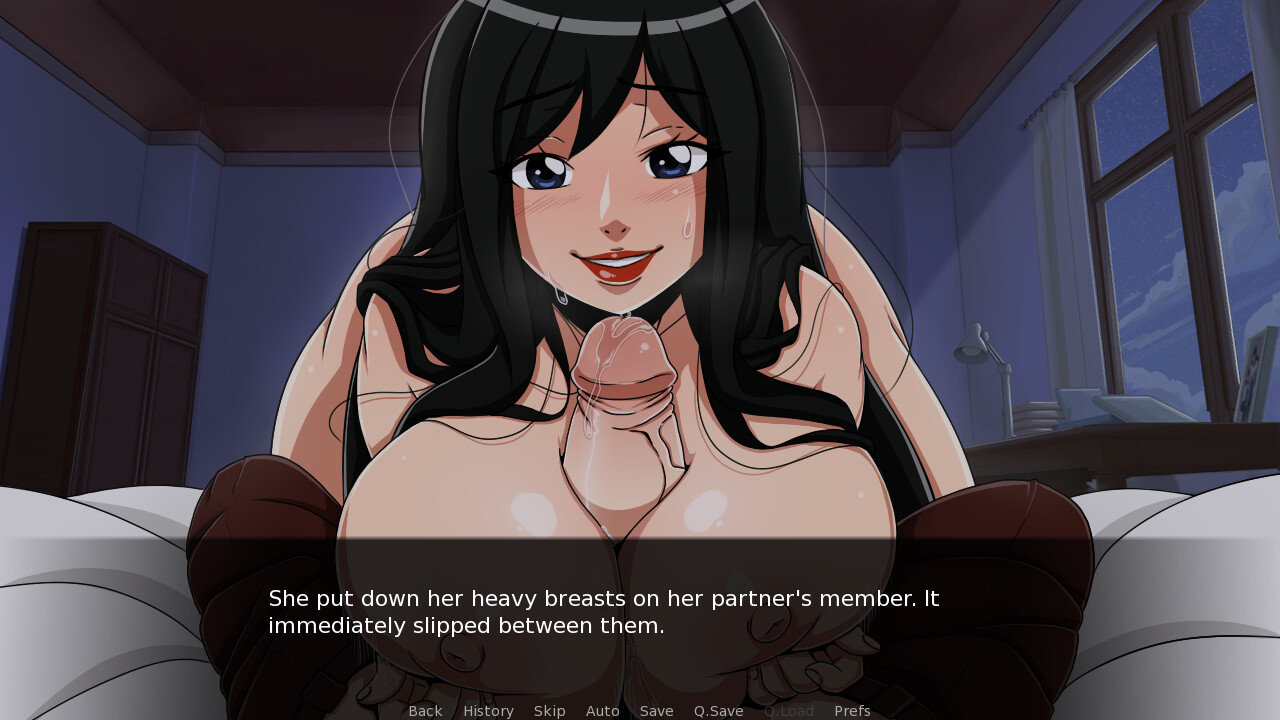Activate Skip to fast-forward dialogue
This screenshot has height=720, width=1280.
[x=549, y=711]
